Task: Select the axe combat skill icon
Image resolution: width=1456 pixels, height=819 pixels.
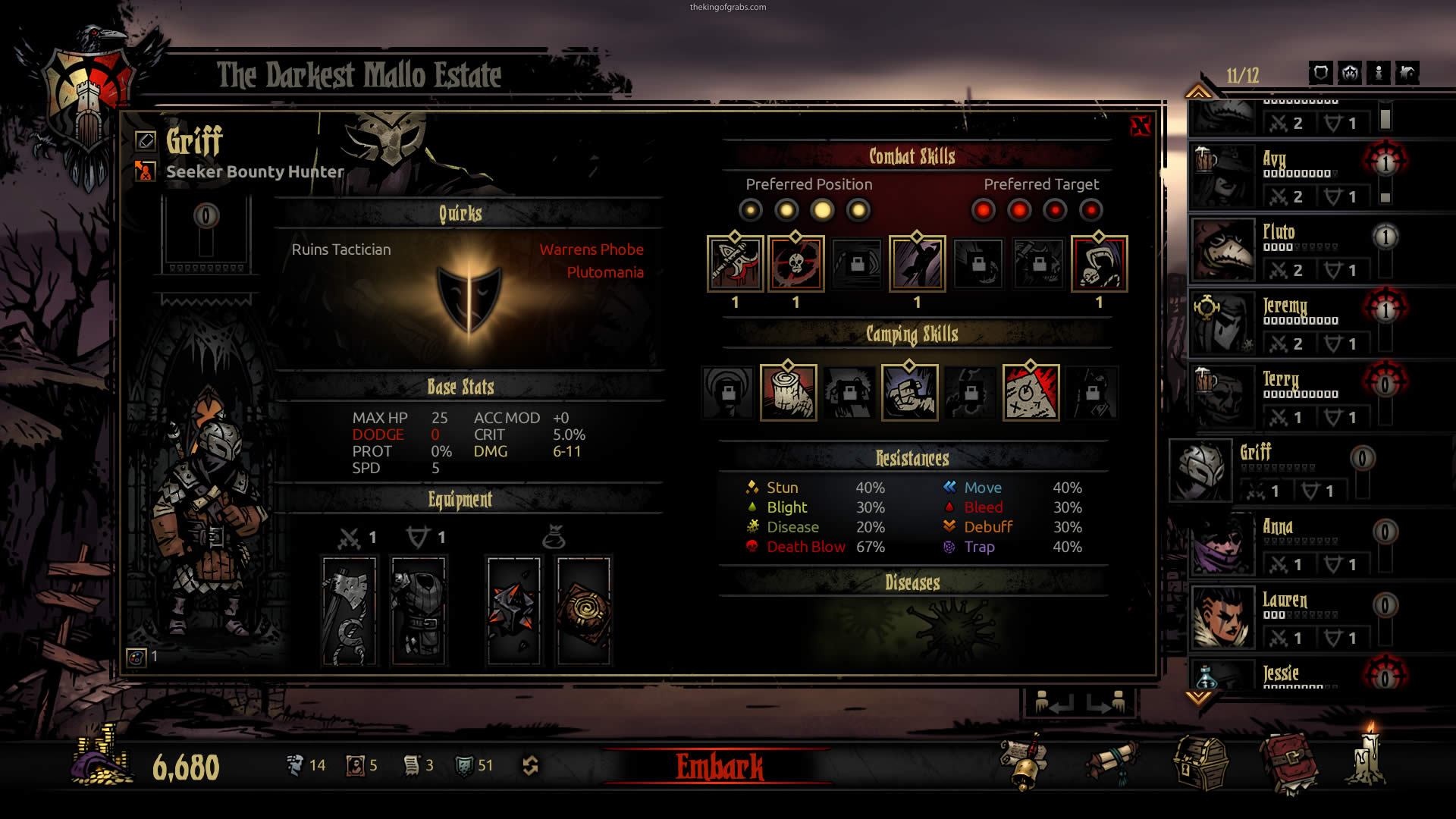Action: click(735, 264)
